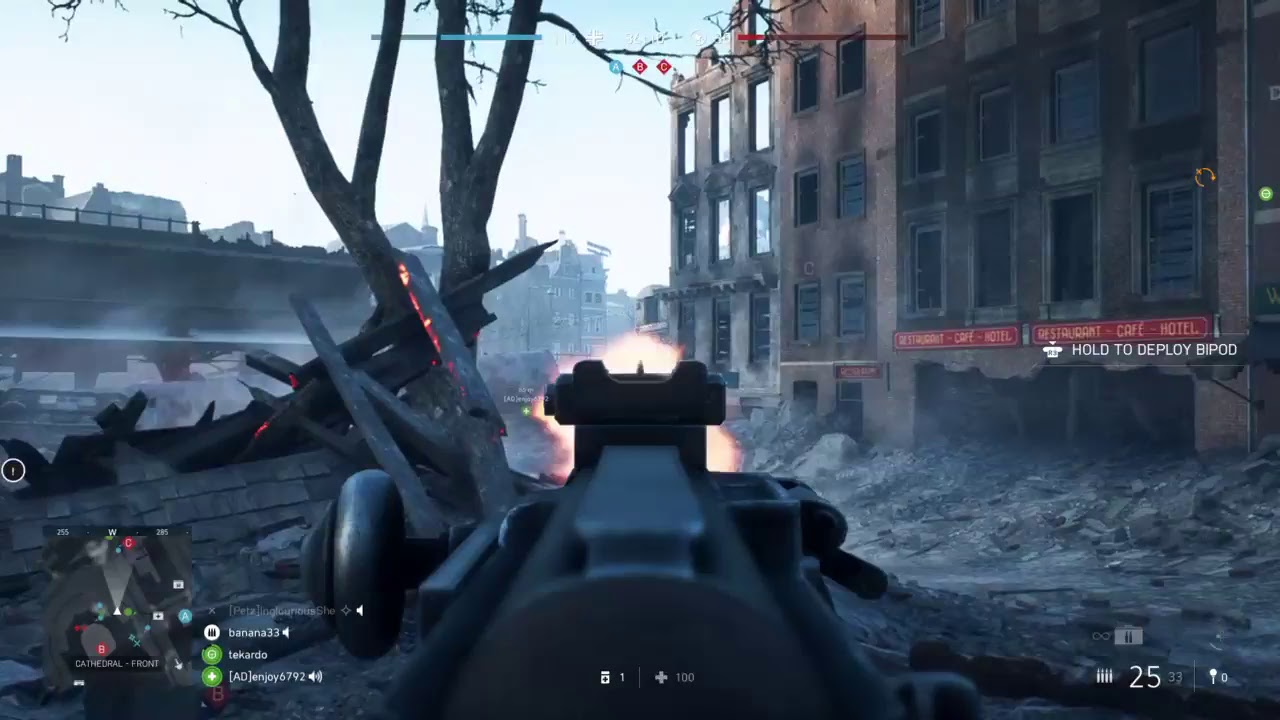
Task: Select the medic crosshair icon beside tekardo
Action: 211,654
